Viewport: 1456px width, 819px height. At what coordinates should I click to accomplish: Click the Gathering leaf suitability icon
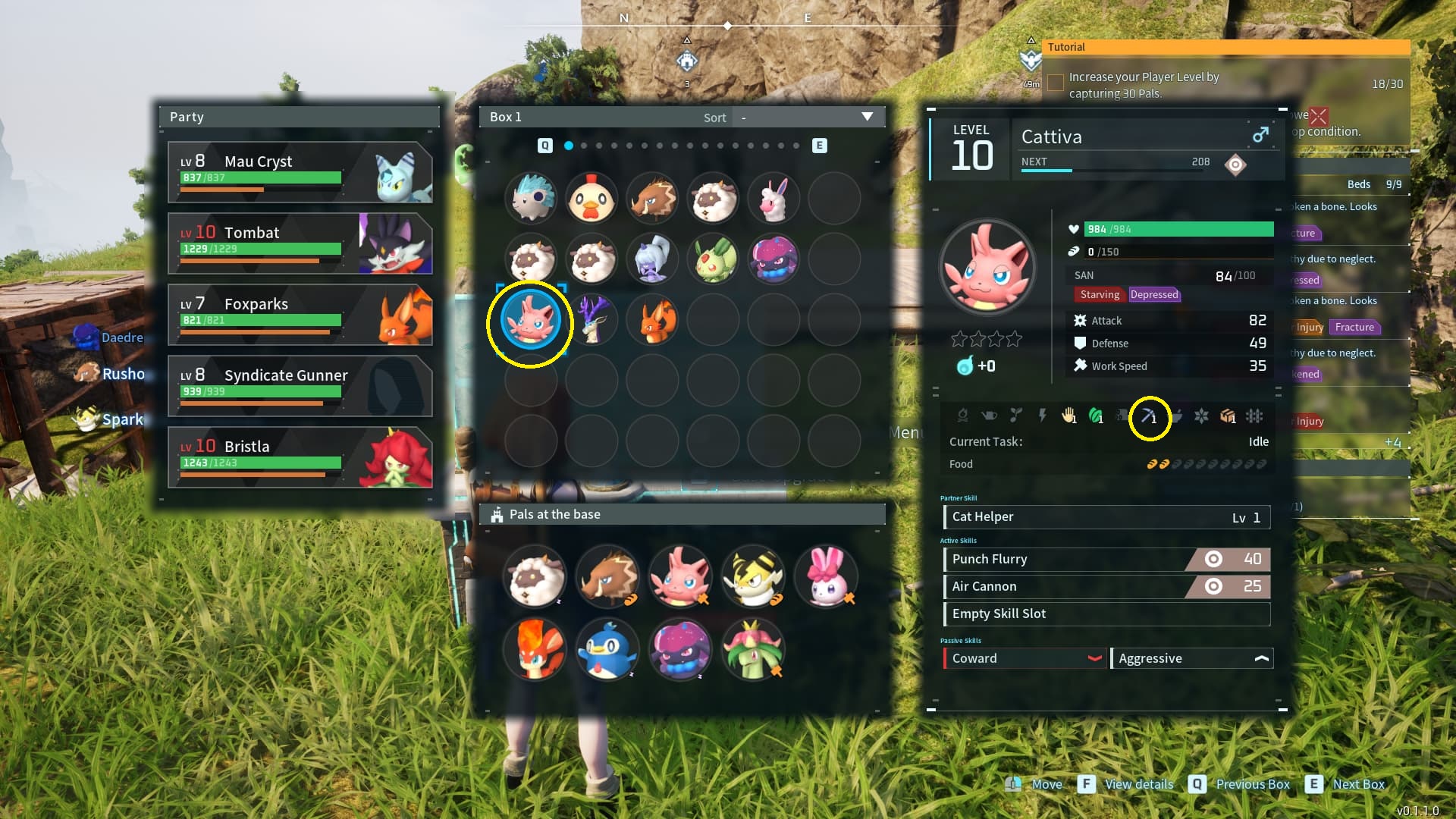pos(1095,416)
